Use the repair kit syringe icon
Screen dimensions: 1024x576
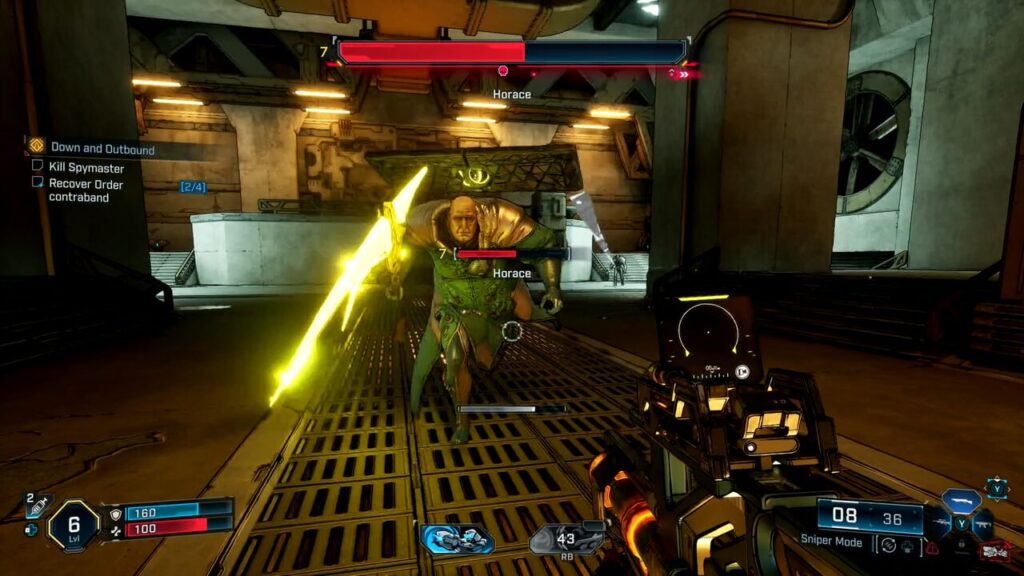point(30,530)
